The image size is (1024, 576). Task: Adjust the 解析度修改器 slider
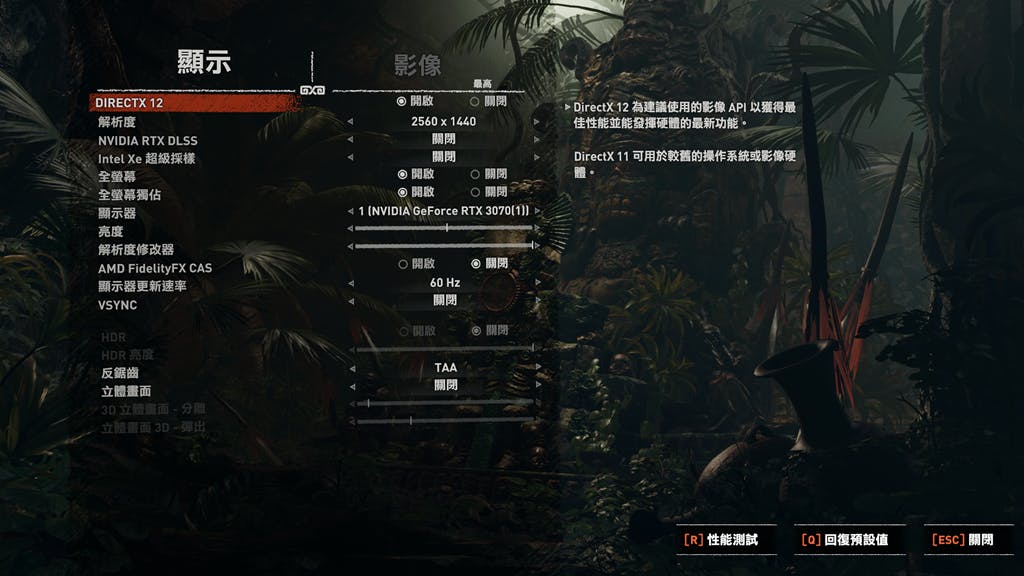tap(444, 245)
